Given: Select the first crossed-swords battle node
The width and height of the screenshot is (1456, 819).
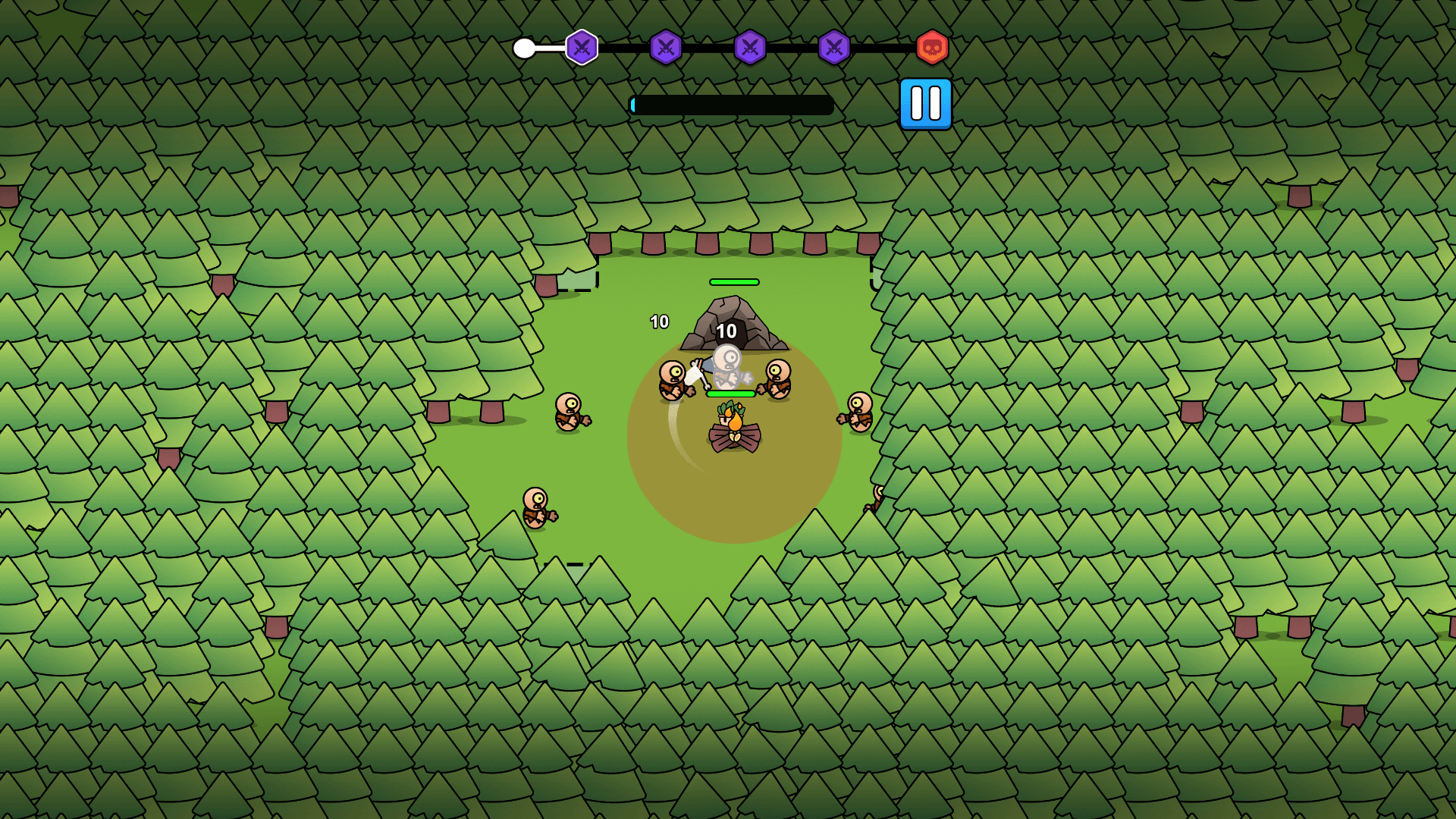Looking at the screenshot, I should pos(581,48).
